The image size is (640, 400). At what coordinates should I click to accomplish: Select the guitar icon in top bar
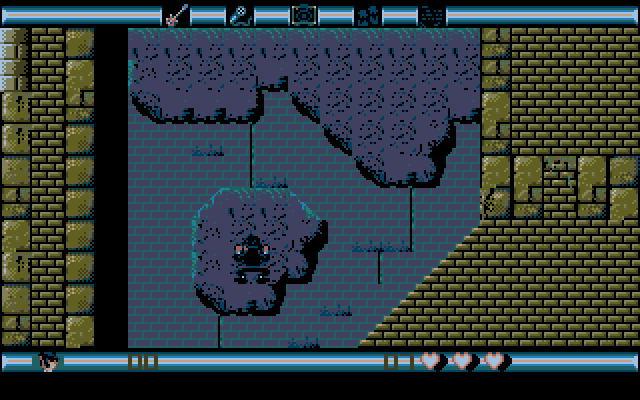pos(176,14)
